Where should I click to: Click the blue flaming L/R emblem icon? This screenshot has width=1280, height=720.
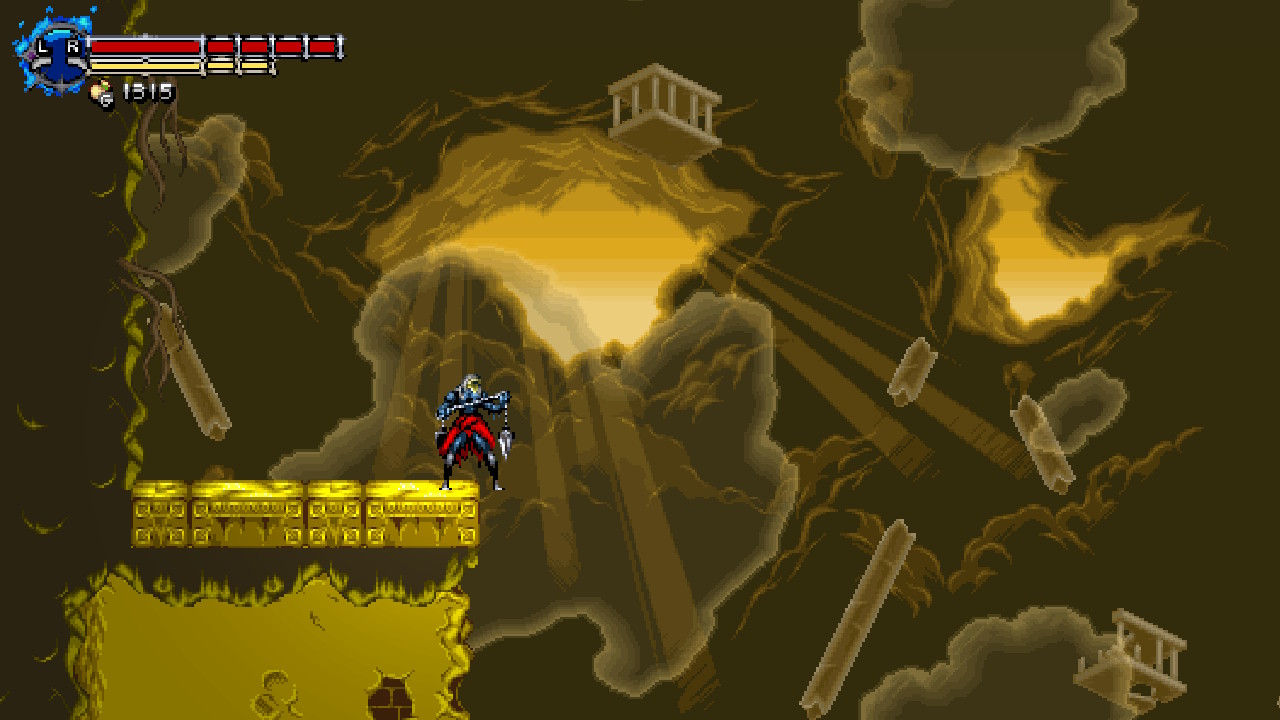(56, 53)
